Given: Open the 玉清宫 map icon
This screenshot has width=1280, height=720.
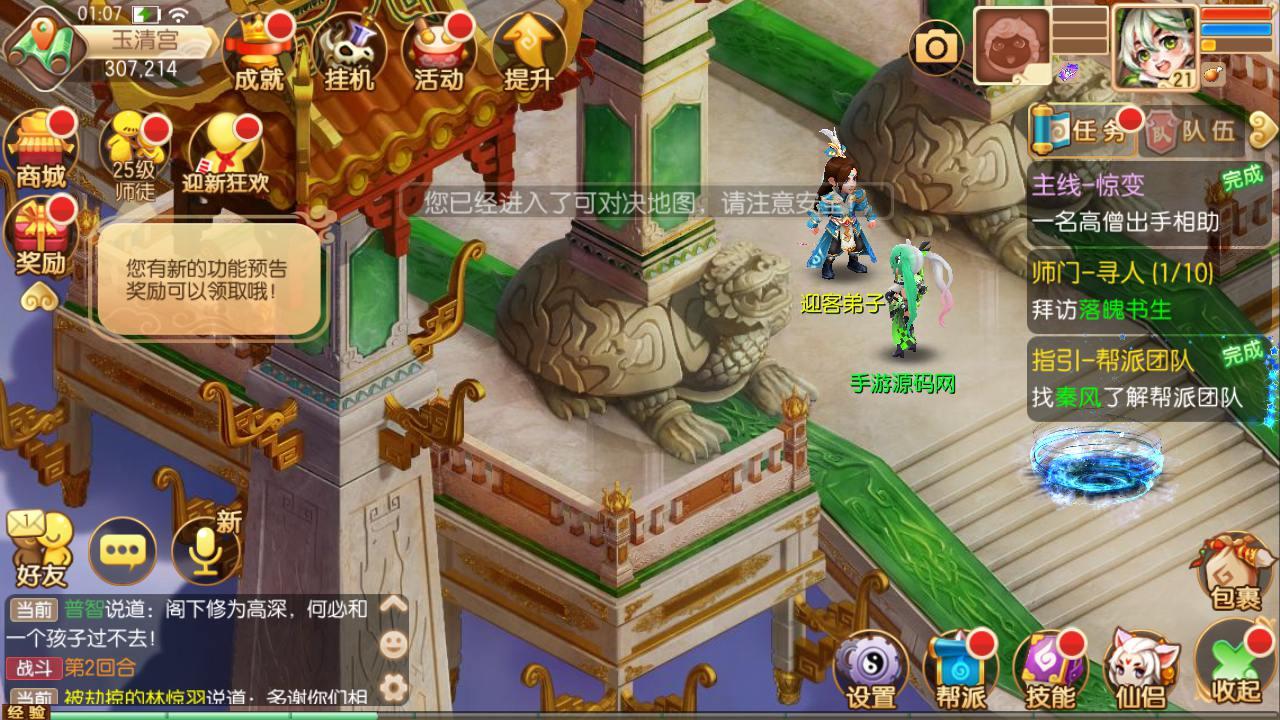Looking at the screenshot, I should (42, 40).
